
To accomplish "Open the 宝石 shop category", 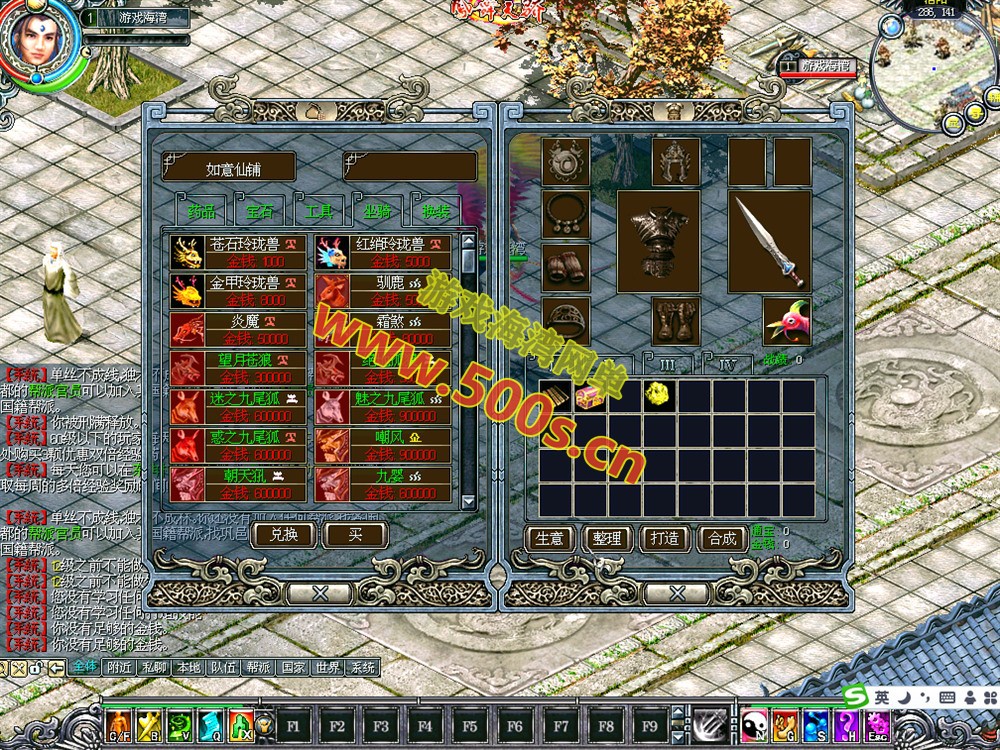I will 260,212.
